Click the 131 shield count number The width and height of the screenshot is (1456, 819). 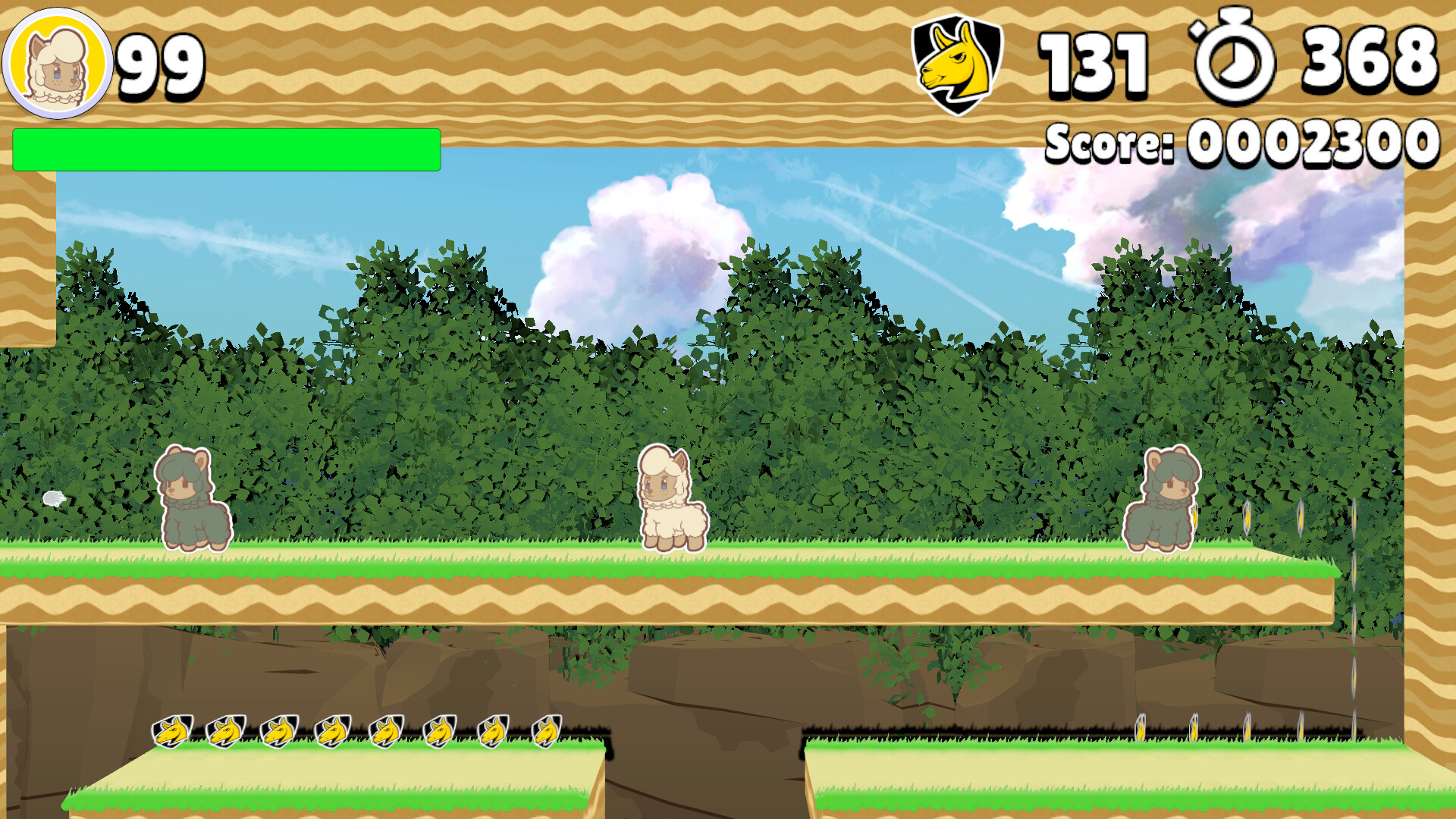click(1092, 61)
